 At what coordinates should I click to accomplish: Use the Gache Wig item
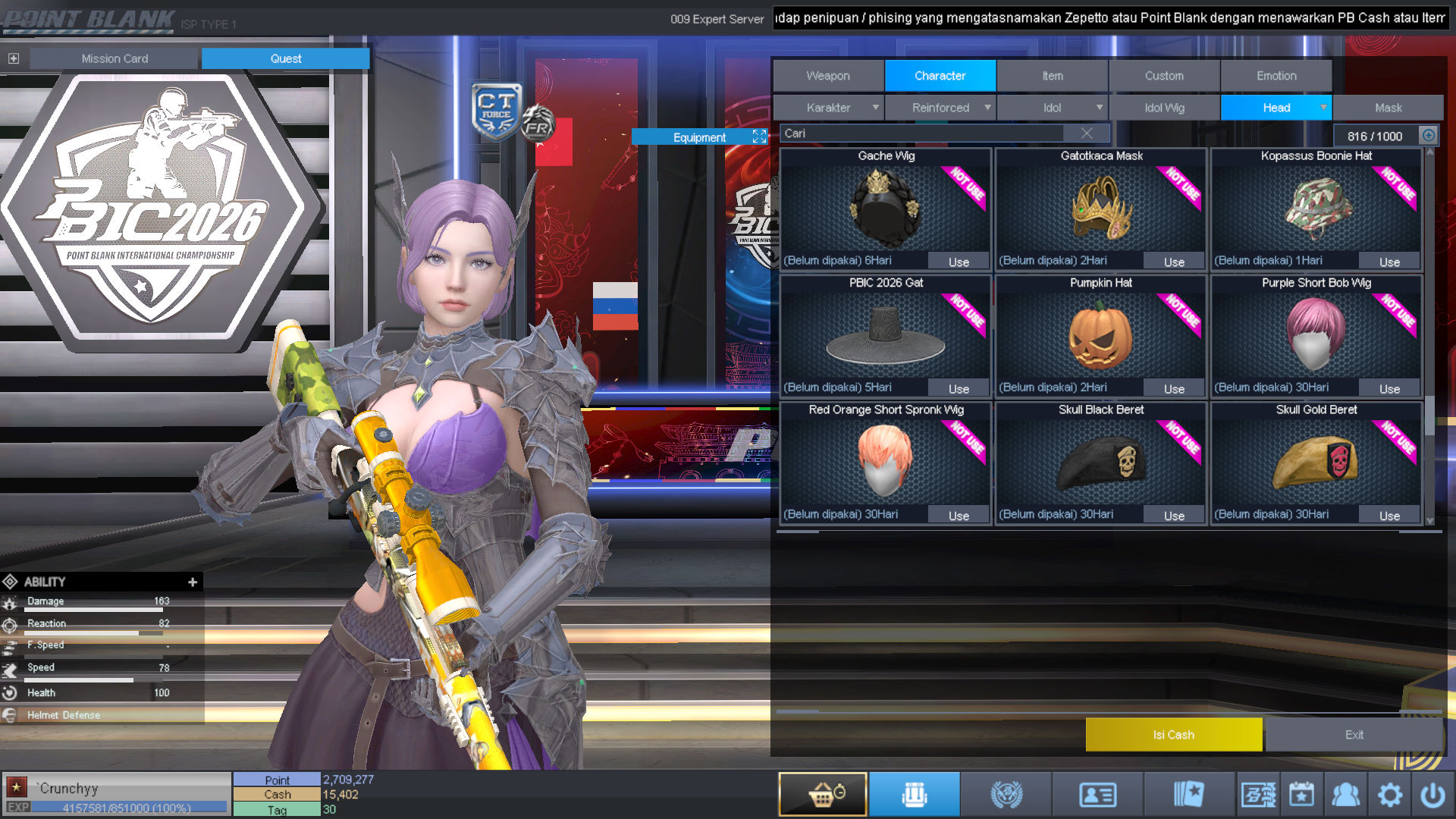point(959,262)
